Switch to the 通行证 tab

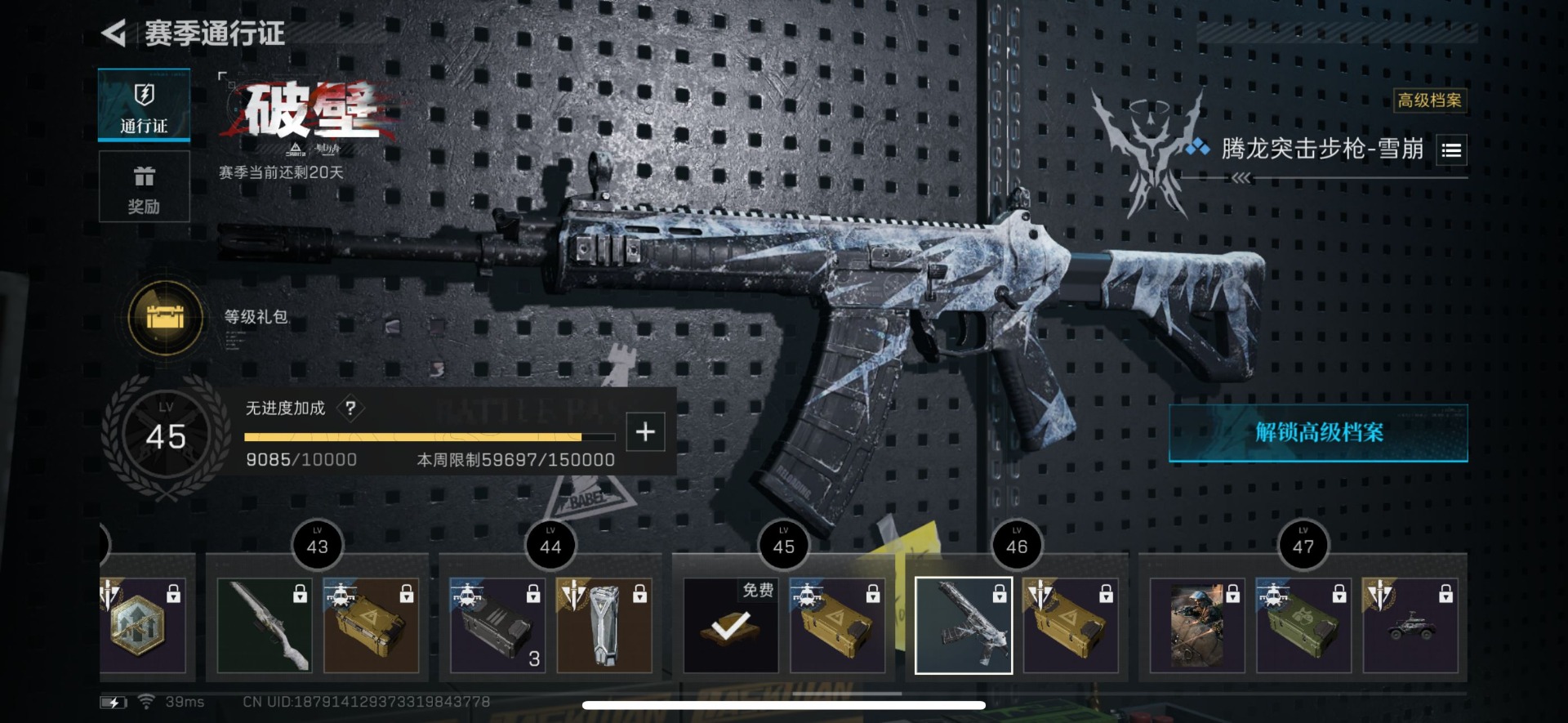pyautogui.click(x=144, y=105)
